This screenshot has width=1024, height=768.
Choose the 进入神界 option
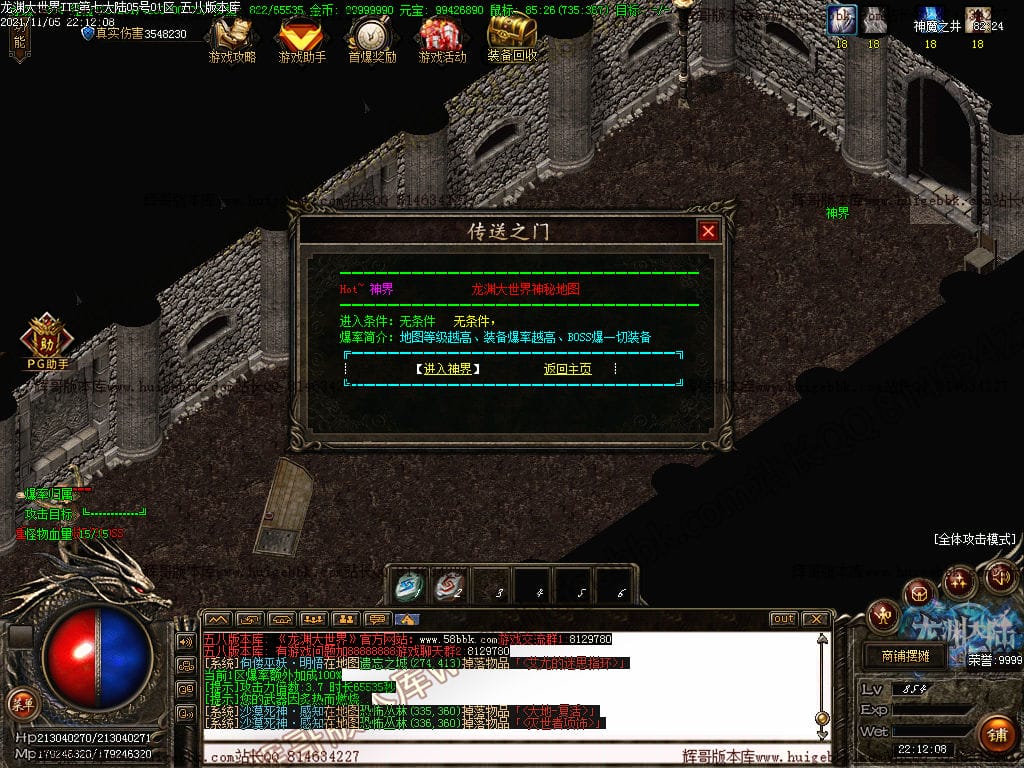[448, 369]
